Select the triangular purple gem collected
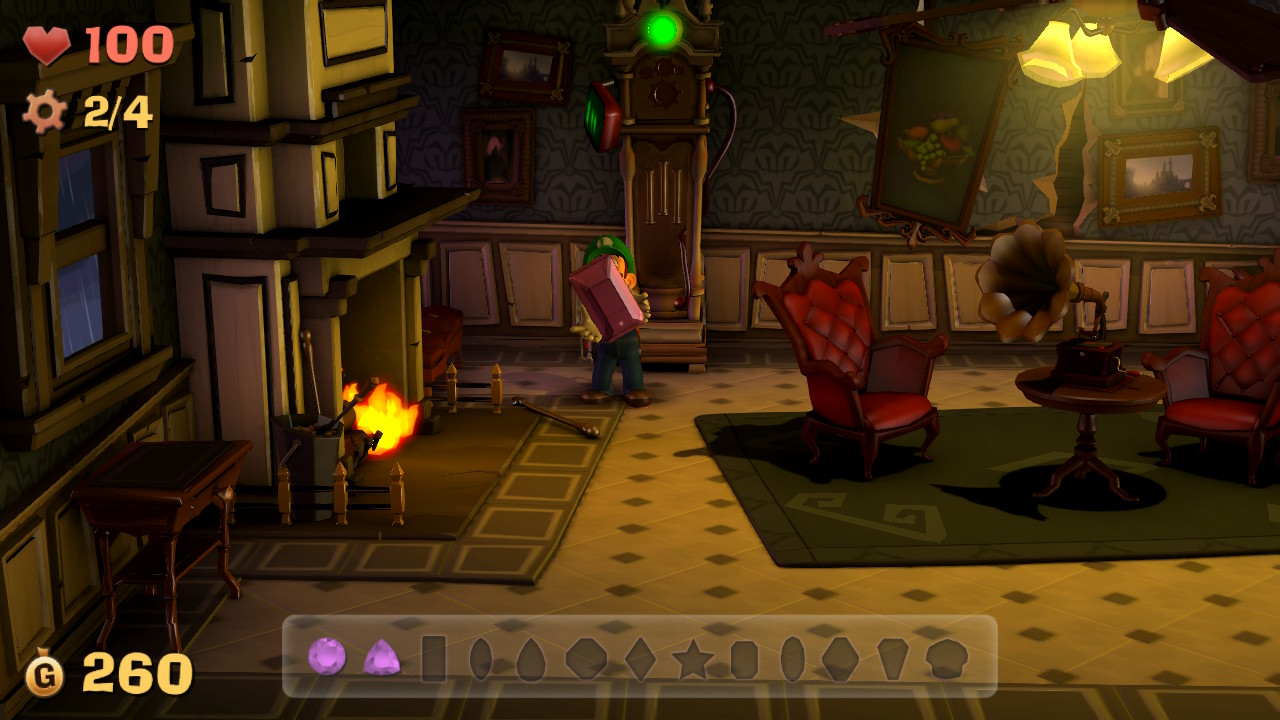 [383, 660]
